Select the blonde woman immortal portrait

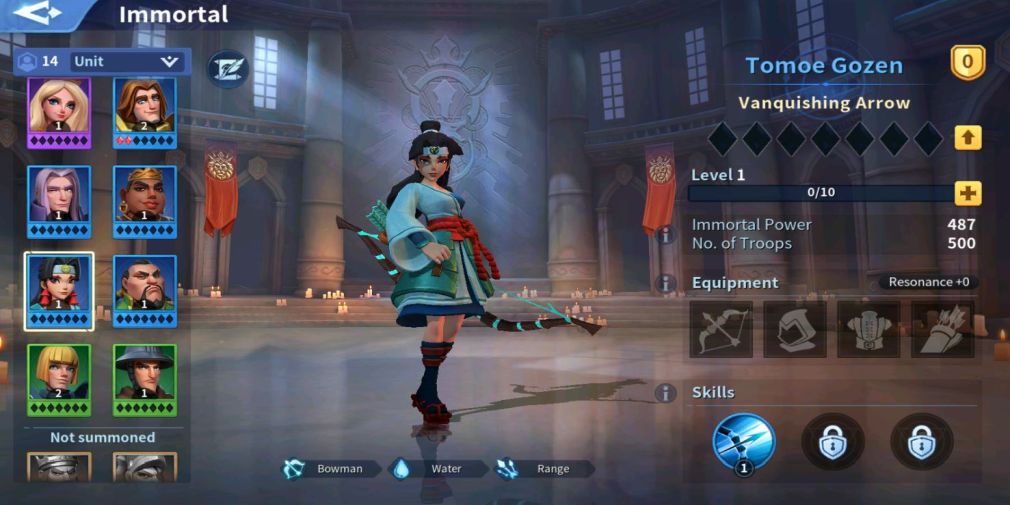(58, 112)
